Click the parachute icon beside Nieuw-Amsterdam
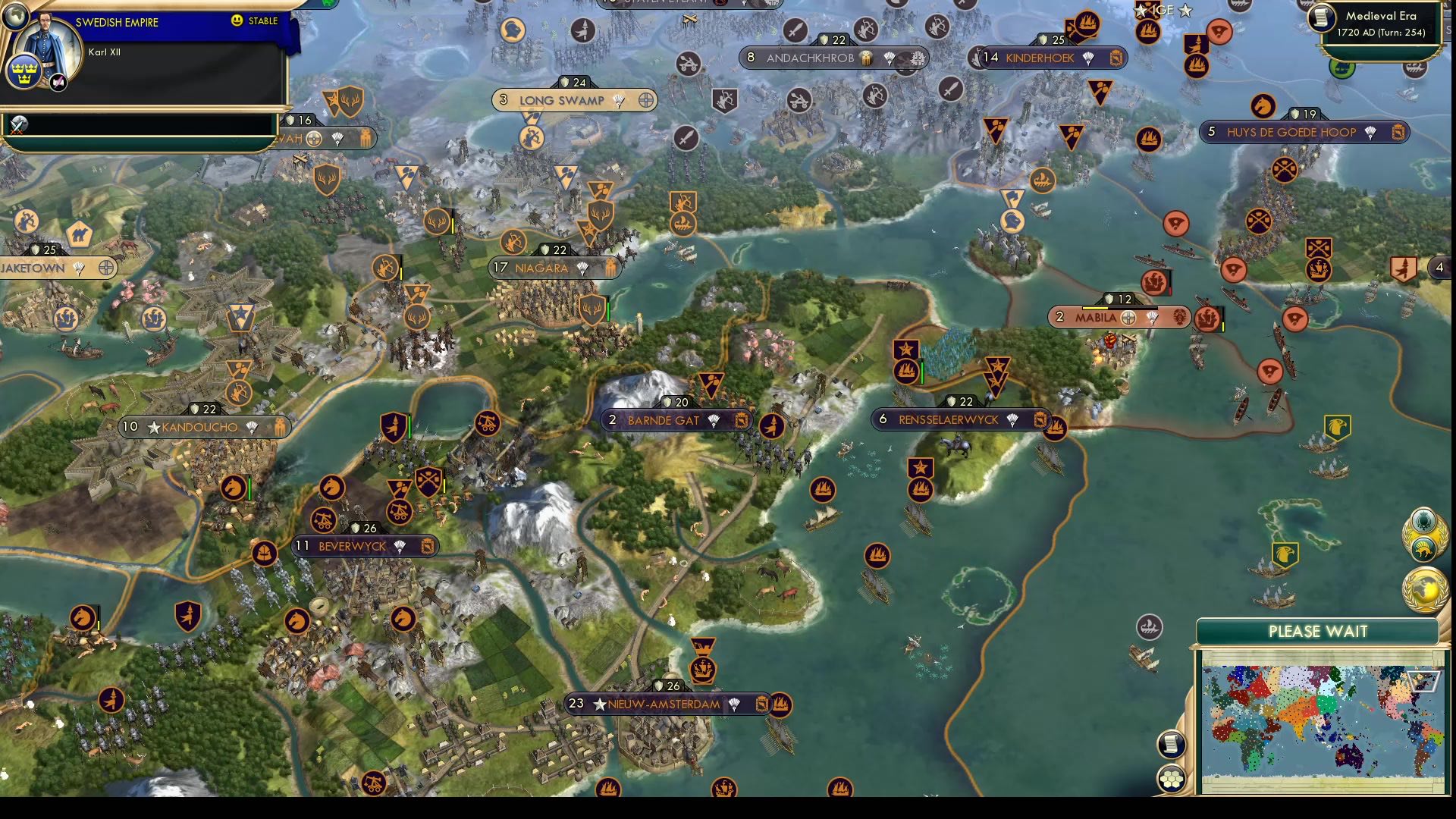This screenshot has width=1456, height=819. [x=733, y=704]
